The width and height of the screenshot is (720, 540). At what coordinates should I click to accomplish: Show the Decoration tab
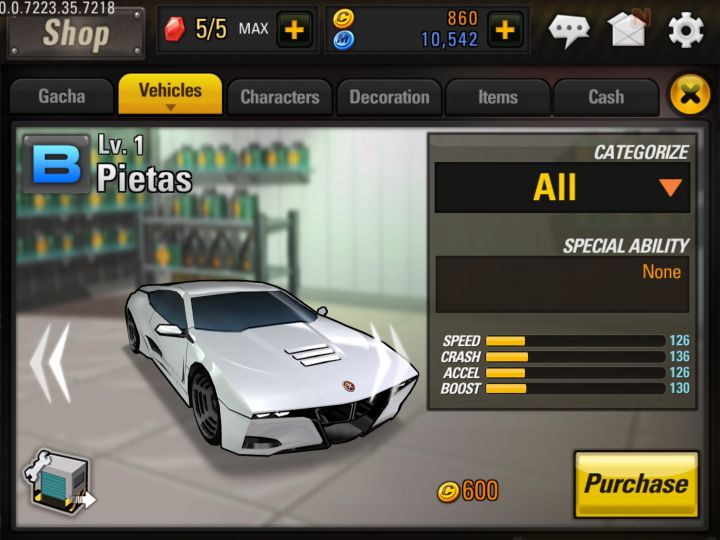[389, 97]
